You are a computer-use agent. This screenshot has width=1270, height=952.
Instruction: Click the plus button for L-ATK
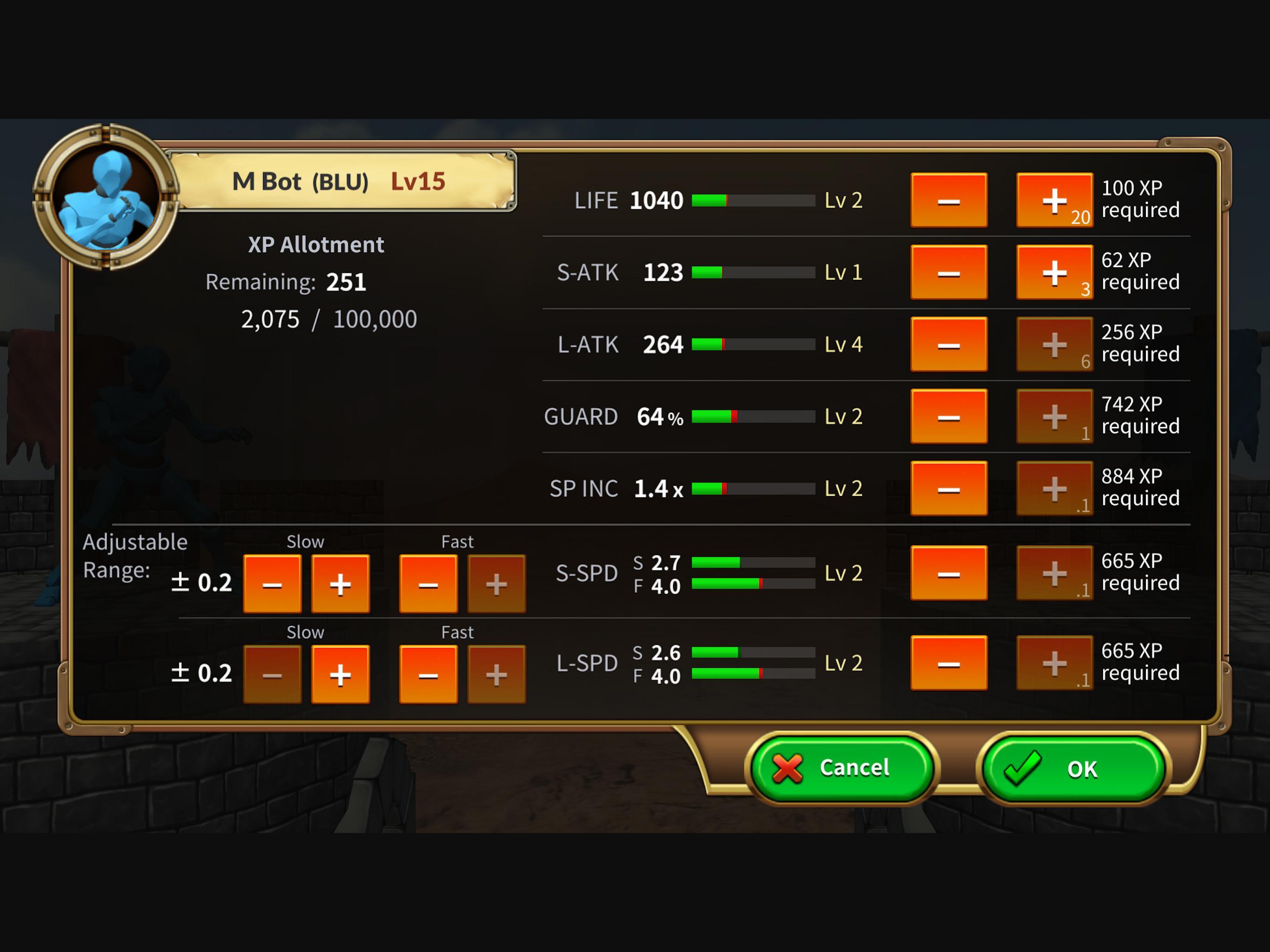point(1055,344)
